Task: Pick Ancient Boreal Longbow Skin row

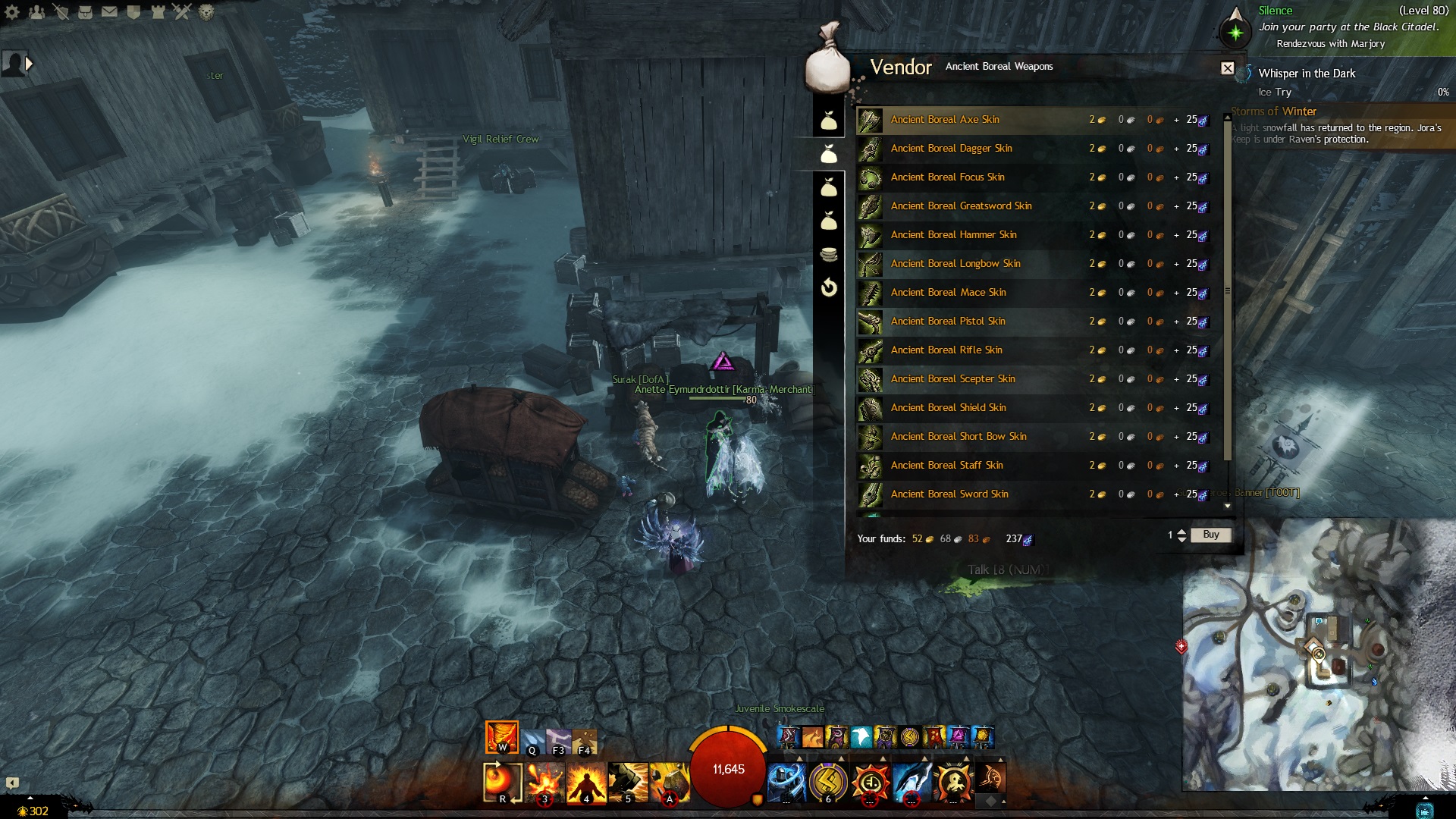Action: 955,264
